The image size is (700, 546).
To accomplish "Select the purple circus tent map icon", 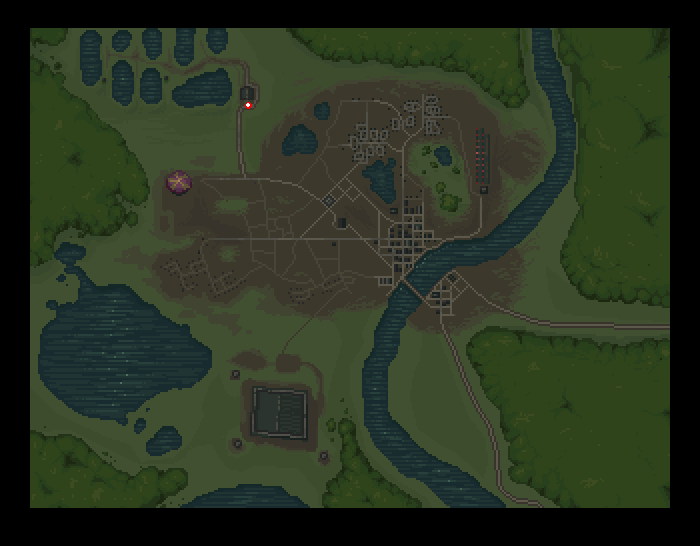I will point(179,182).
